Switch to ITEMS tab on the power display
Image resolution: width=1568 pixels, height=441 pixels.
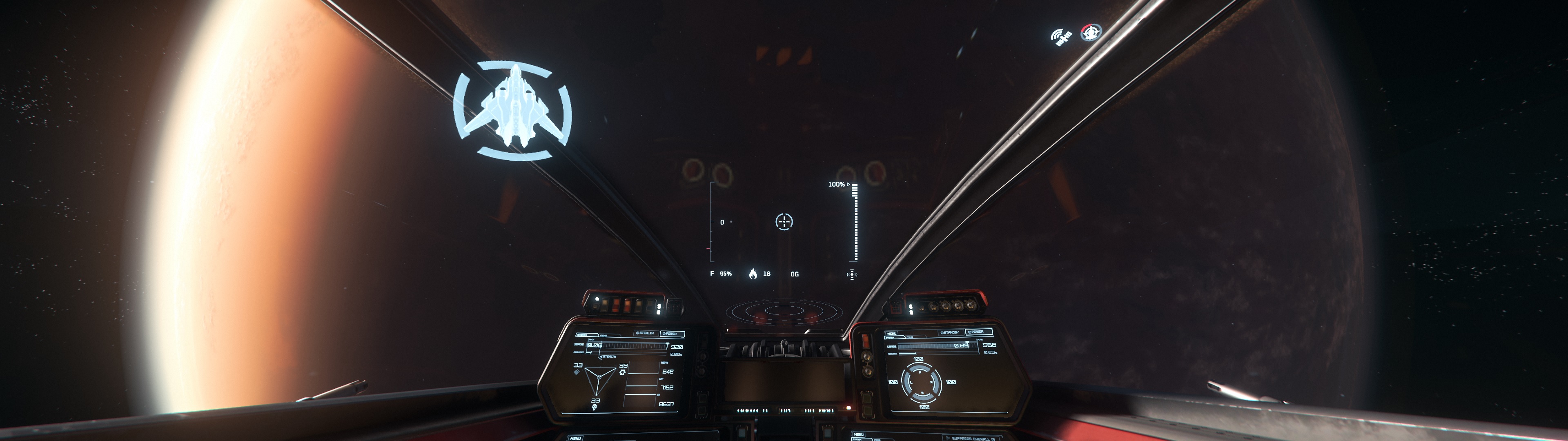(604, 335)
